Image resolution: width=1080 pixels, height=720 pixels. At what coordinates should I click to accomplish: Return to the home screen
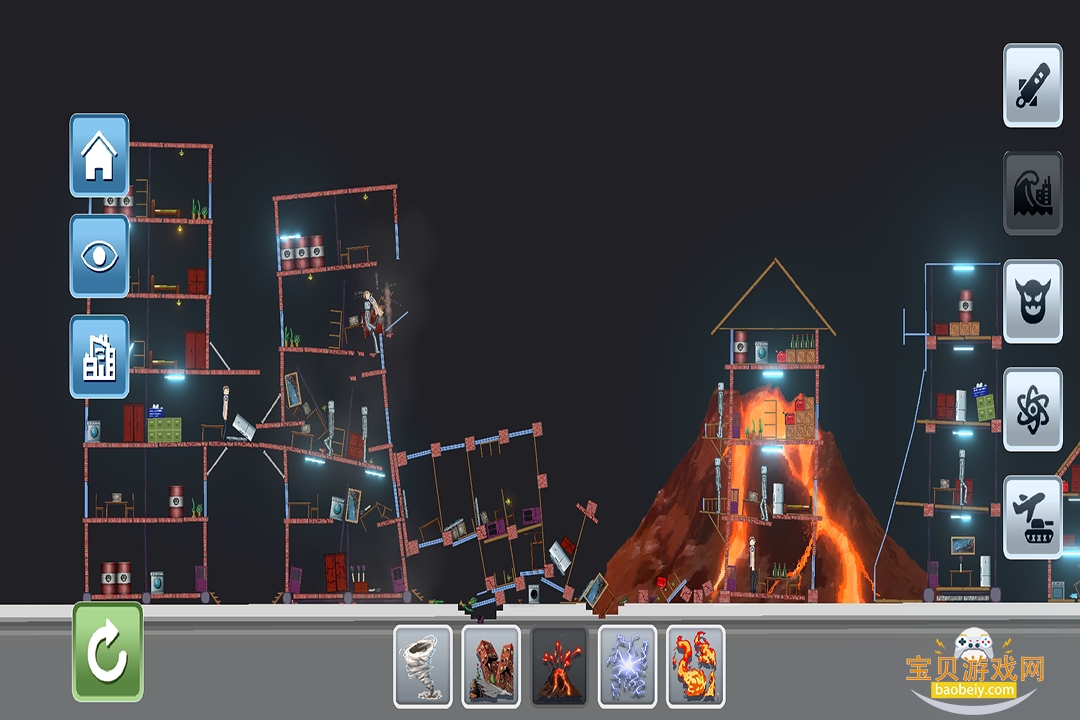[99, 155]
